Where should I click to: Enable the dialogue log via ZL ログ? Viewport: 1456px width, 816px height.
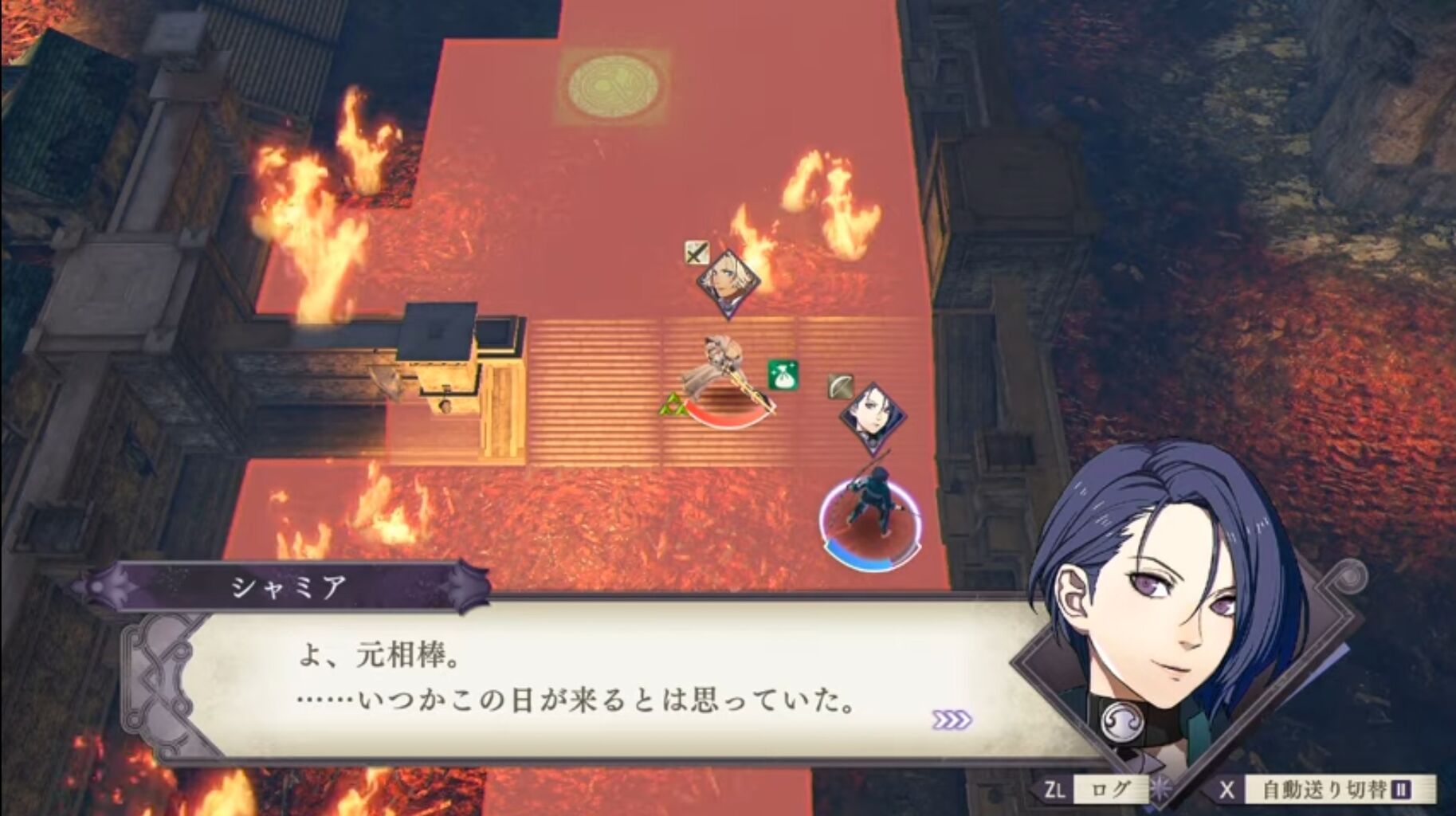coord(1109,787)
